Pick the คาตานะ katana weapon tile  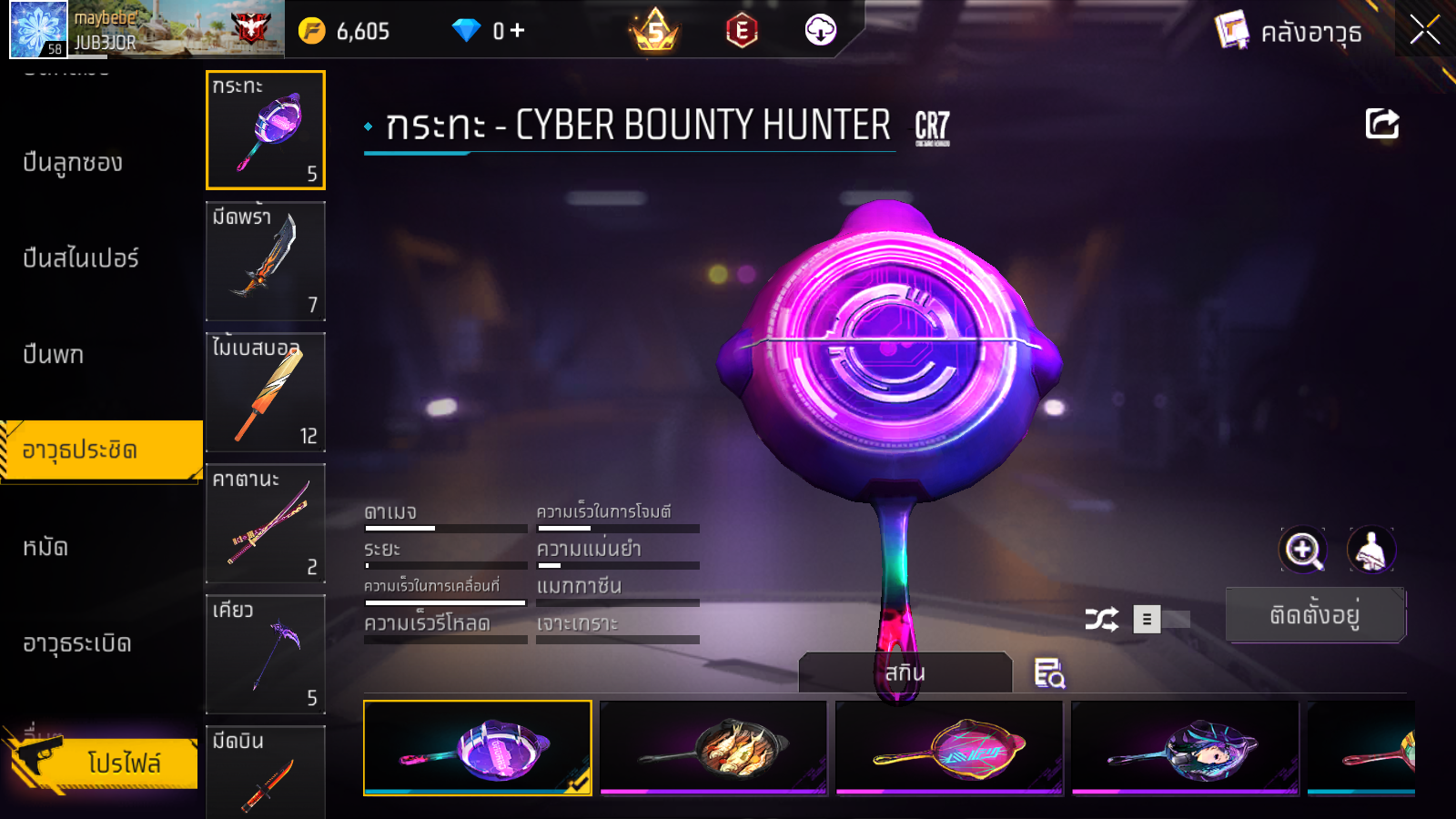pyautogui.click(x=266, y=523)
